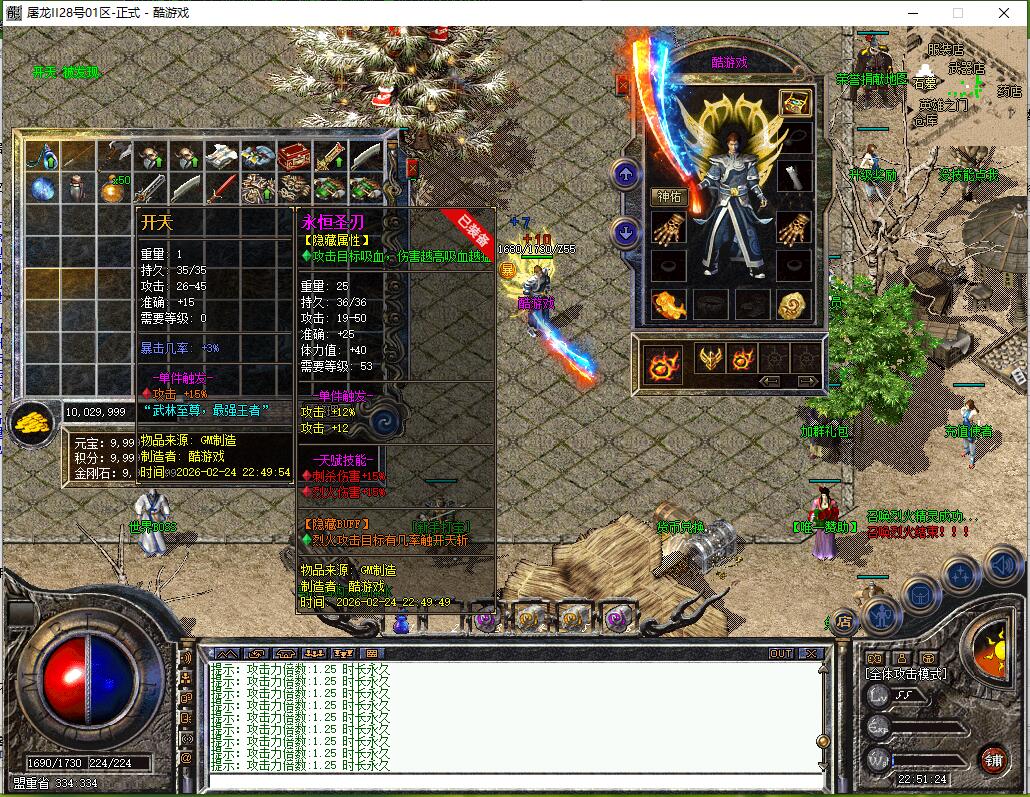Viewport: 1030px width, 797px height.
Task: Close the game window
Action: 1006,13
